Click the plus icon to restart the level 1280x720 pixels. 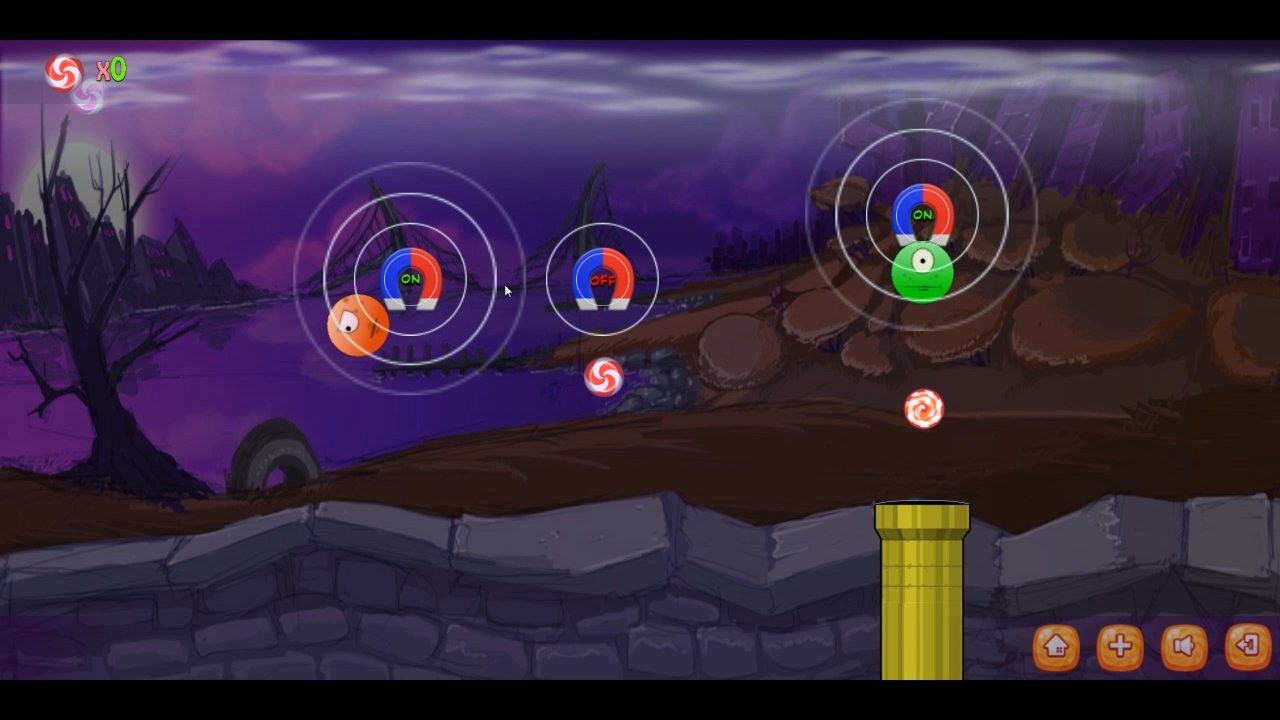click(x=1118, y=648)
